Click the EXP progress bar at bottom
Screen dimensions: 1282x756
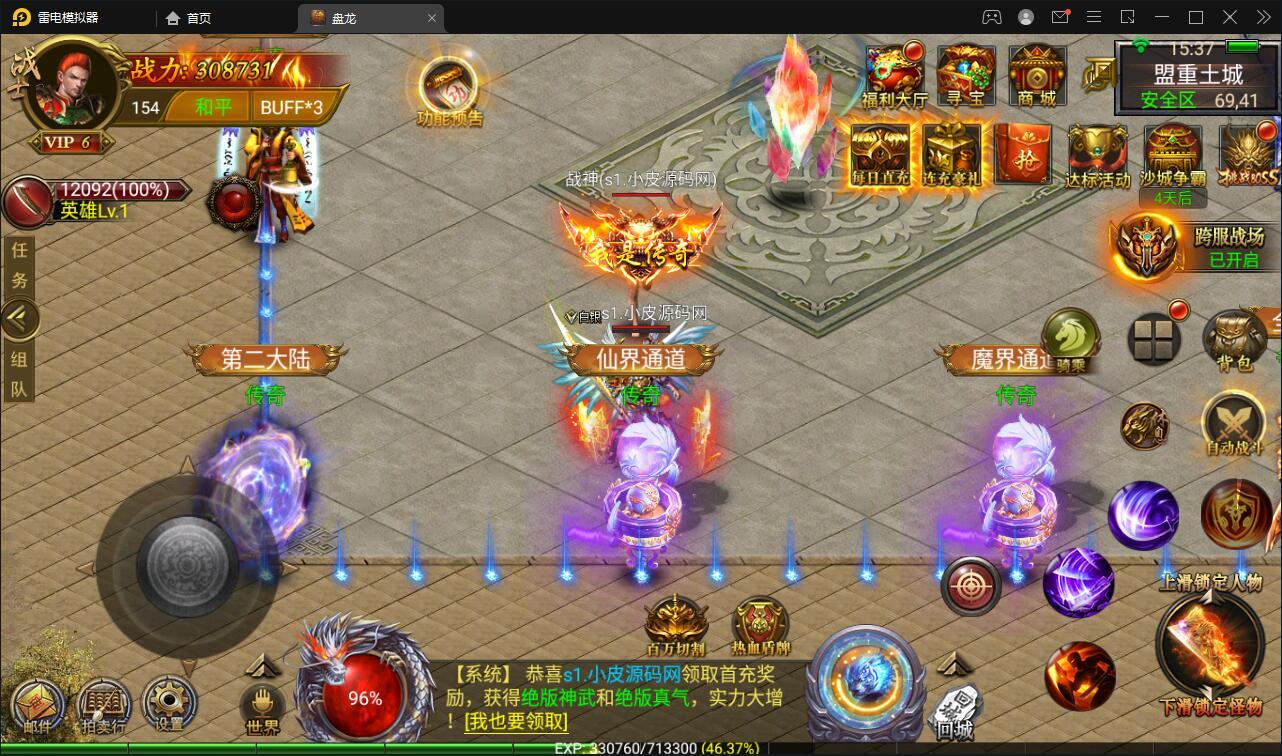pyautogui.click(x=640, y=748)
